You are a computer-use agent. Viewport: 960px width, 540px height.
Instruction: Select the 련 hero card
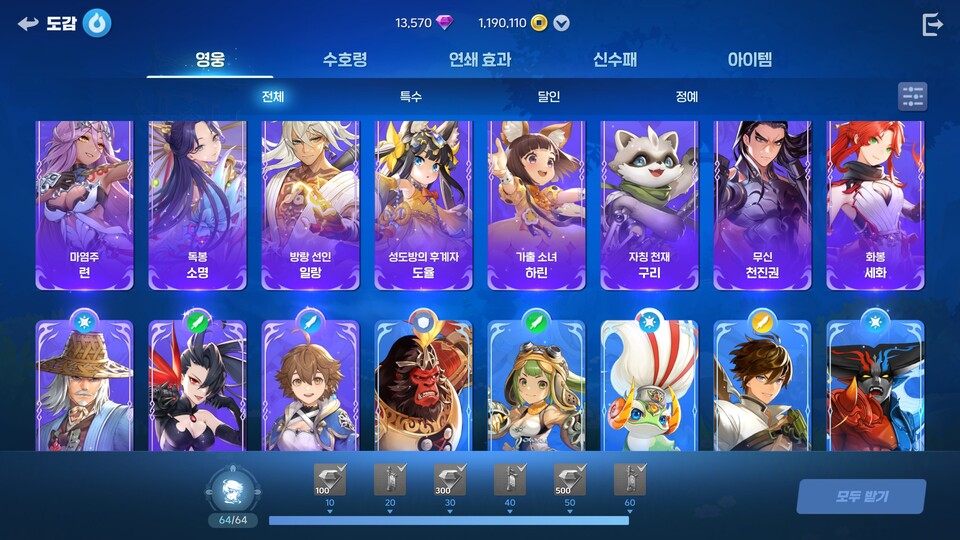[85, 205]
